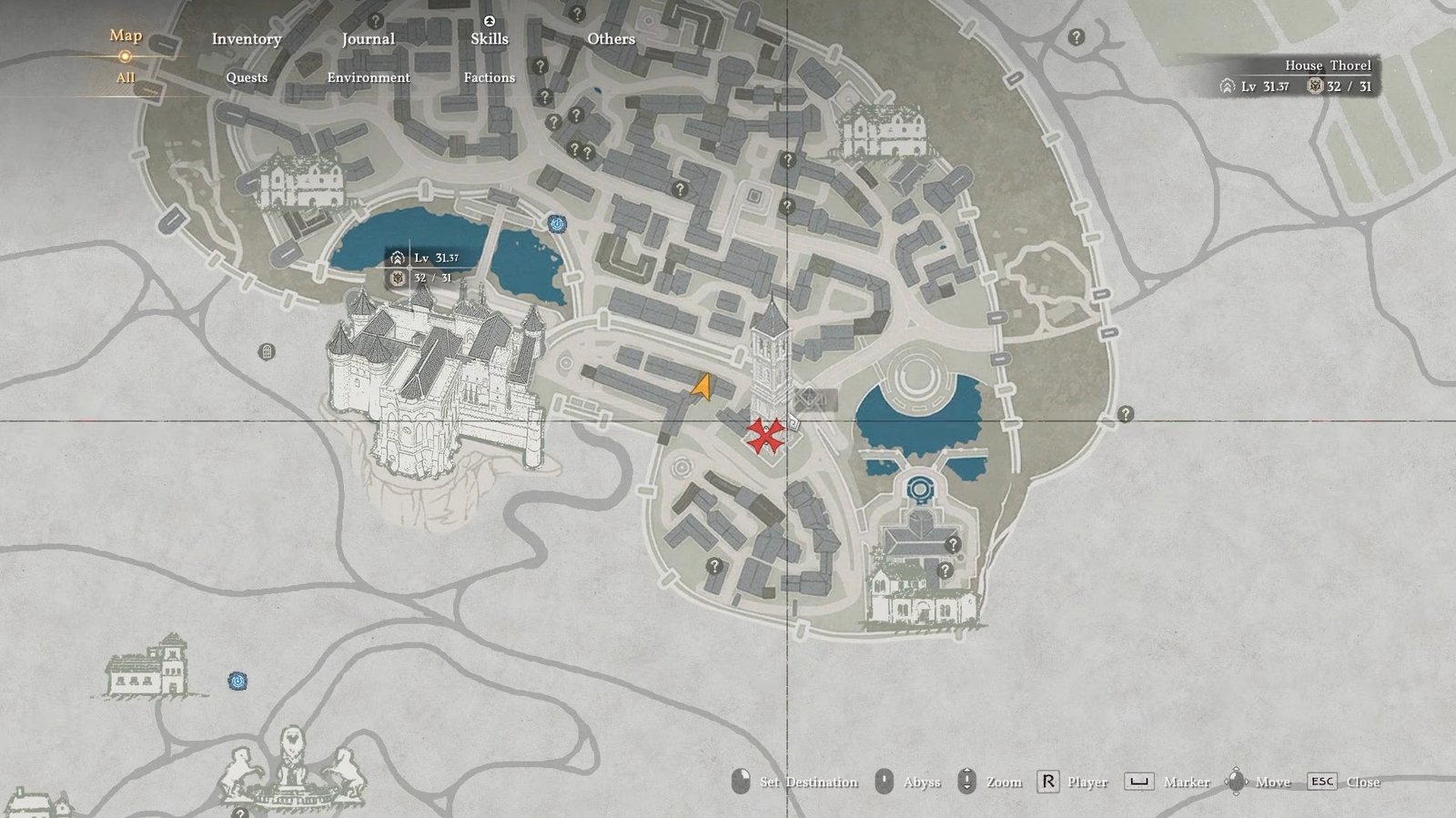
Task: Show All map markers filter
Action: point(126,77)
